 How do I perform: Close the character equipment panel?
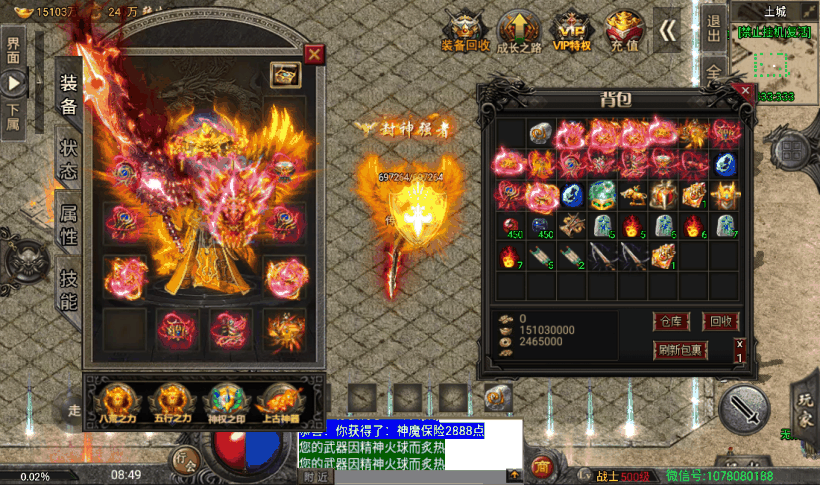[x=314, y=54]
